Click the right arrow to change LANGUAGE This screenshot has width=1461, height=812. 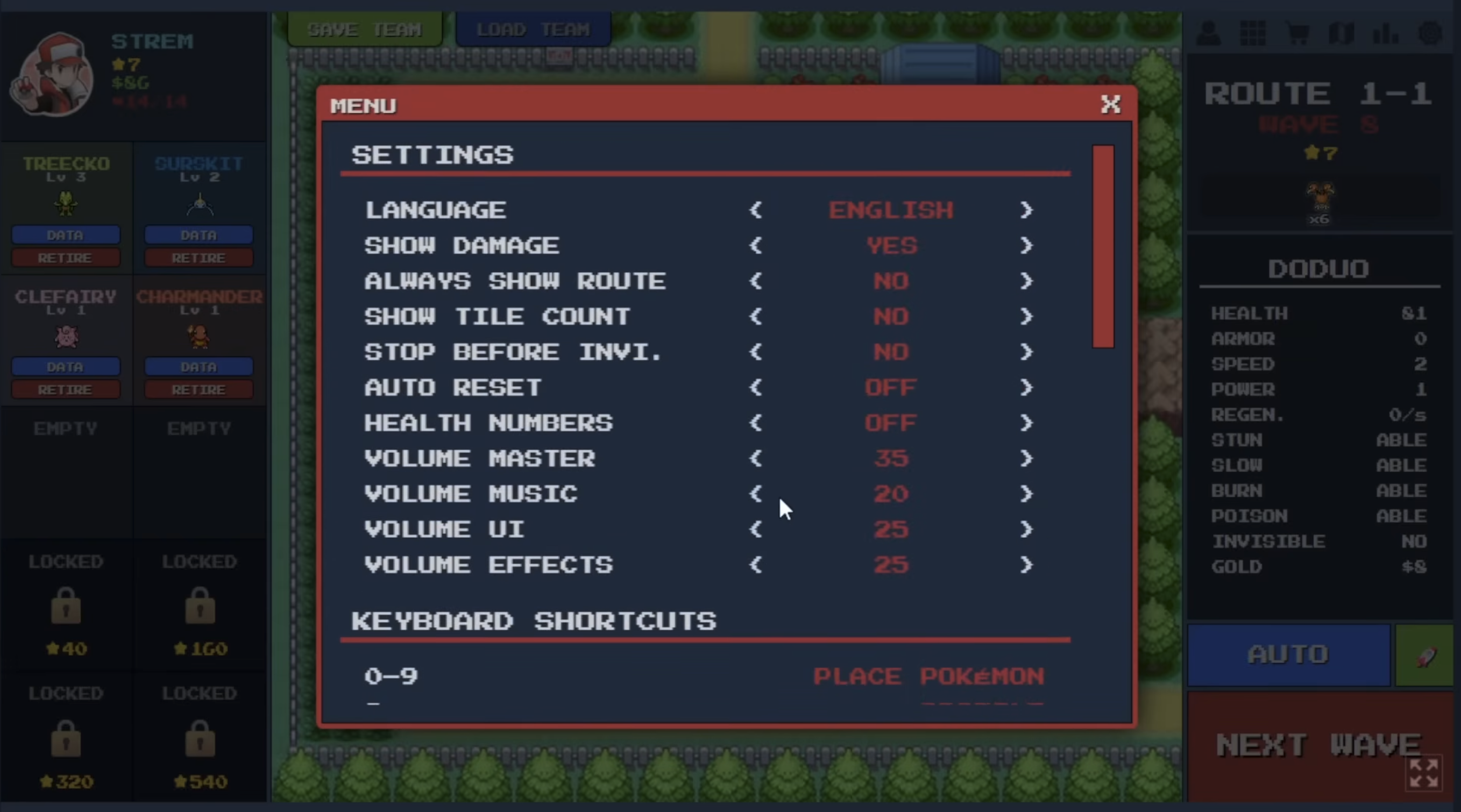pos(1026,210)
